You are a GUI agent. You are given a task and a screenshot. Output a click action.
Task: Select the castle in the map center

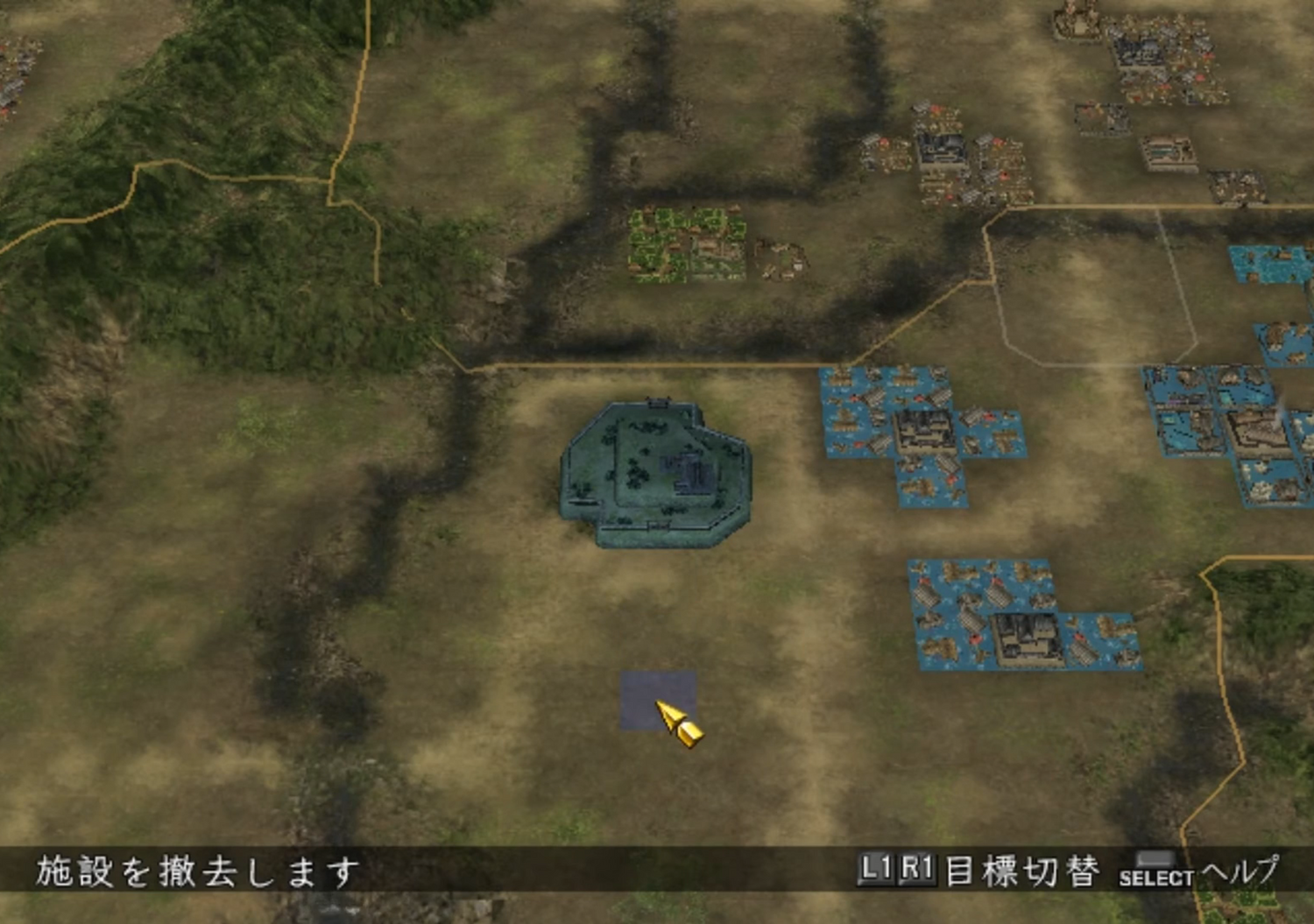click(657, 469)
